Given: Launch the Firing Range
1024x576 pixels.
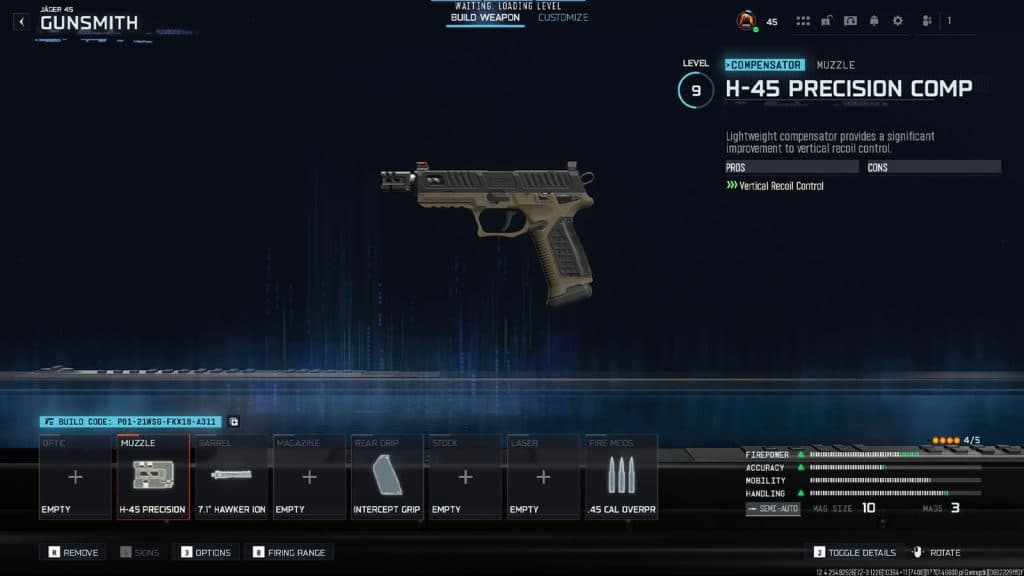Looking at the screenshot, I should point(291,552).
